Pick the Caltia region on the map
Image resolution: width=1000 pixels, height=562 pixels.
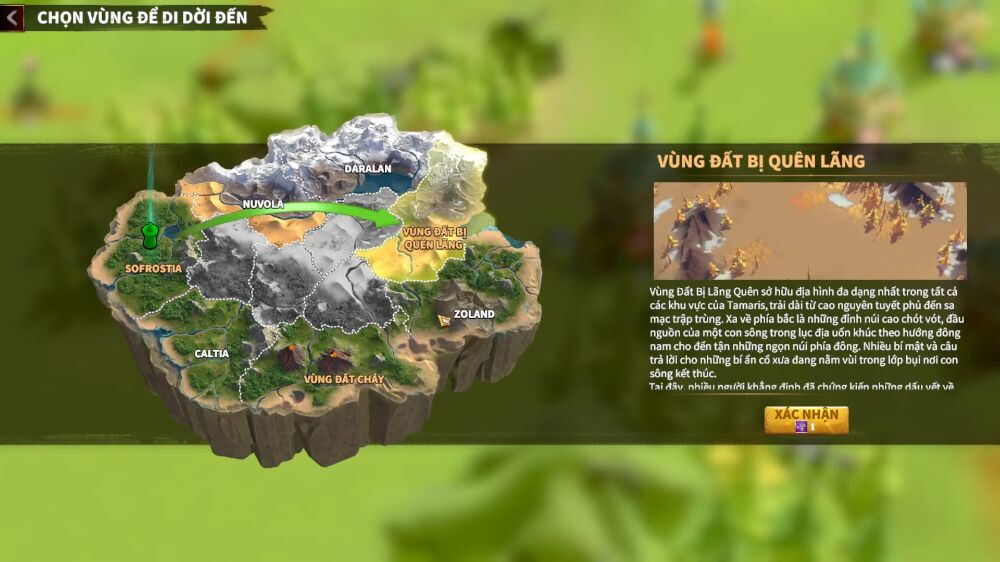[211, 353]
